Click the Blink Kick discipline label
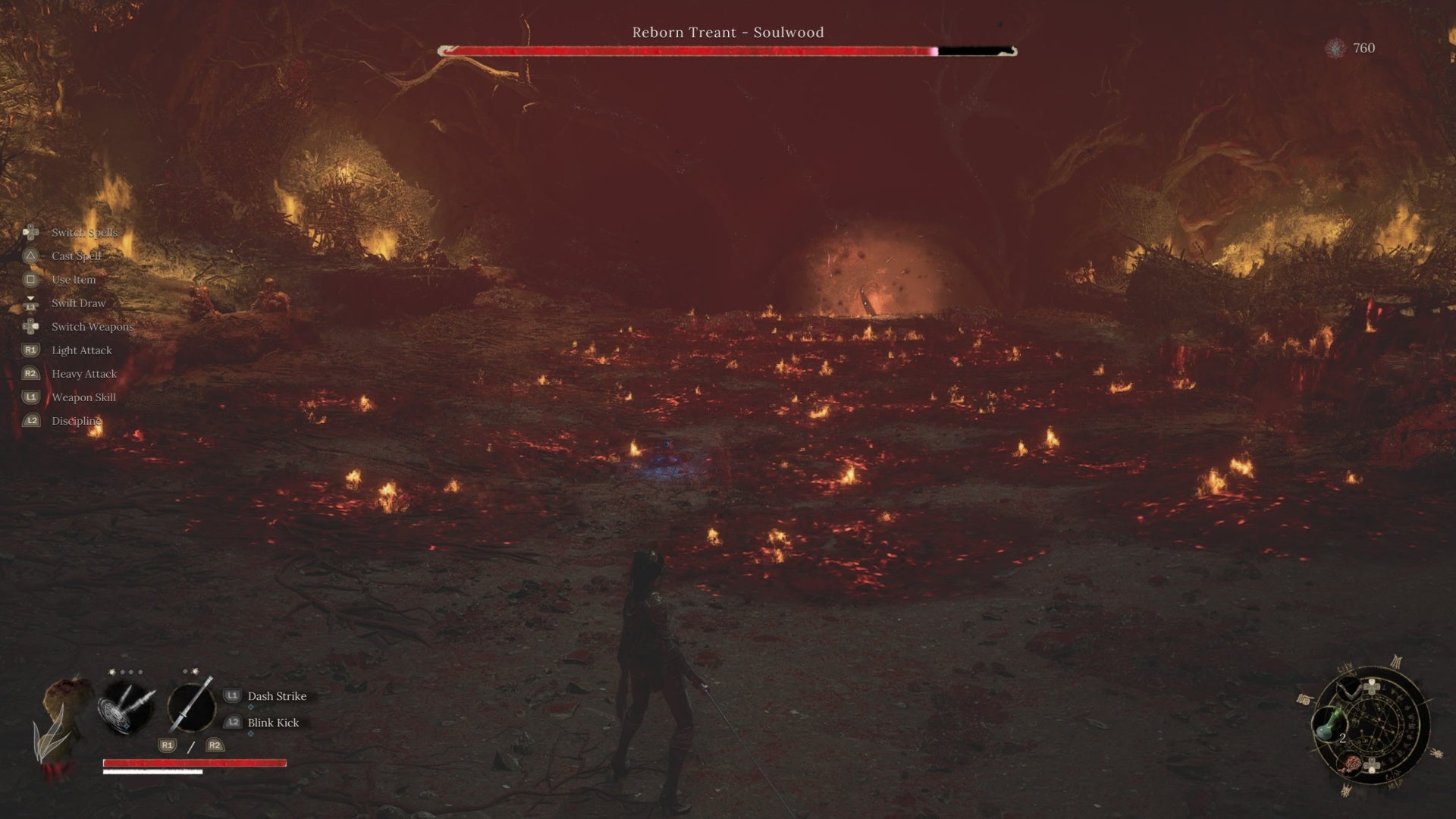This screenshot has height=819, width=1456. (x=273, y=723)
